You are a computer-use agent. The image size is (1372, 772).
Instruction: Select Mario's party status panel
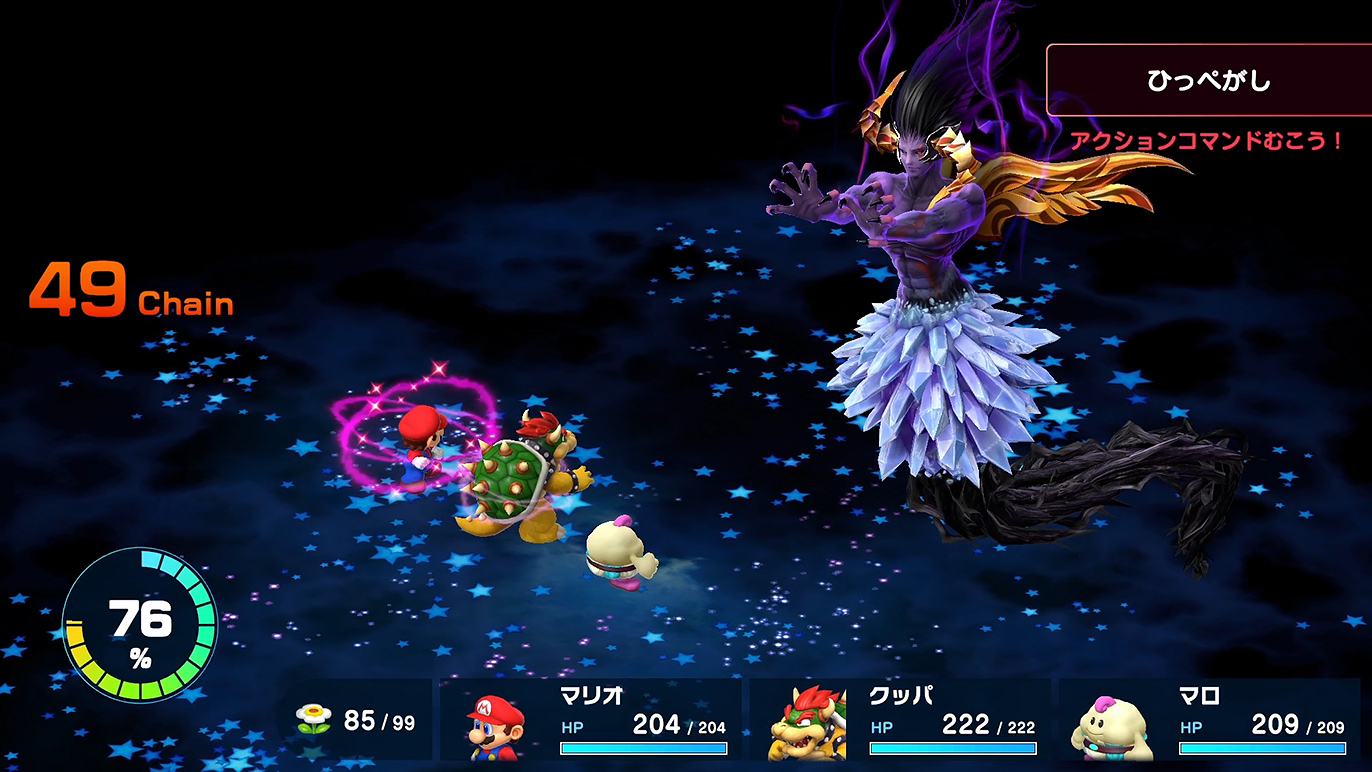point(592,720)
